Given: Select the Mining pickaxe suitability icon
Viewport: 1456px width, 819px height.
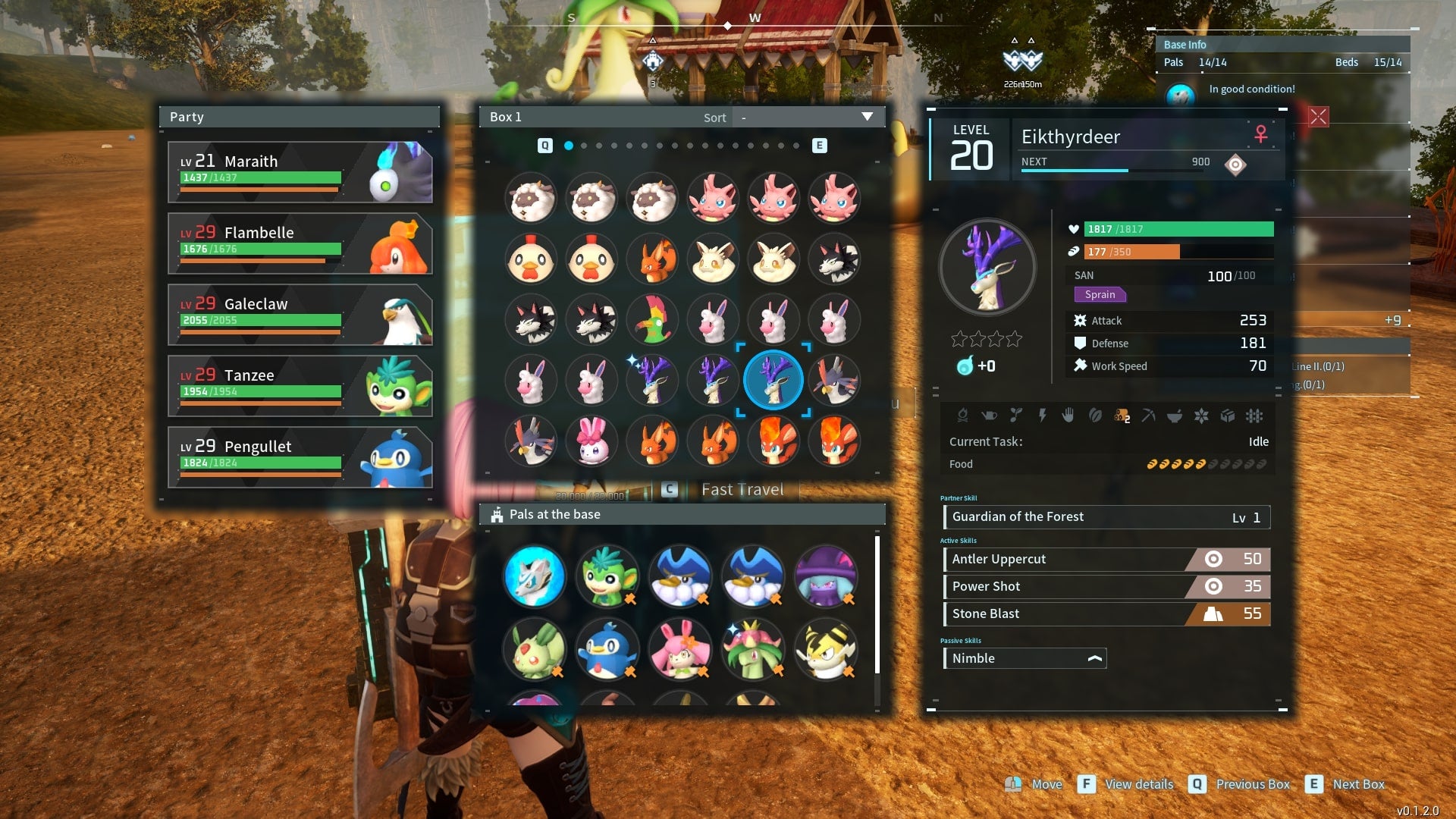Looking at the screenshot, I should tap(1150, 416).
